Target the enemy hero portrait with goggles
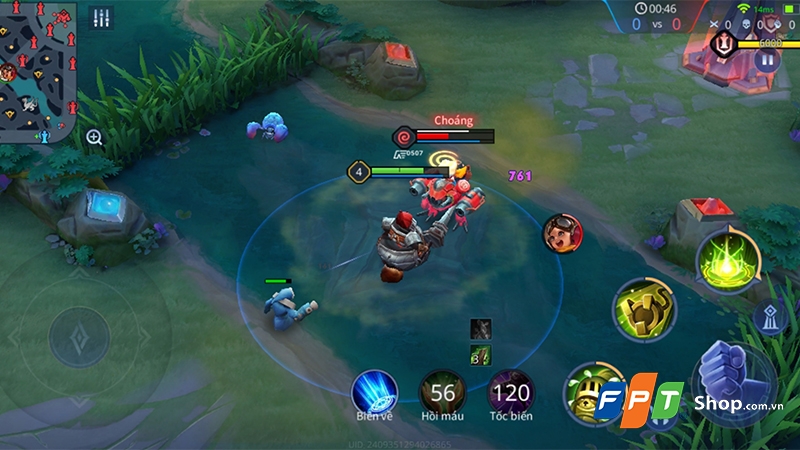This screenshot has width=800, height=450. (563, 233)
